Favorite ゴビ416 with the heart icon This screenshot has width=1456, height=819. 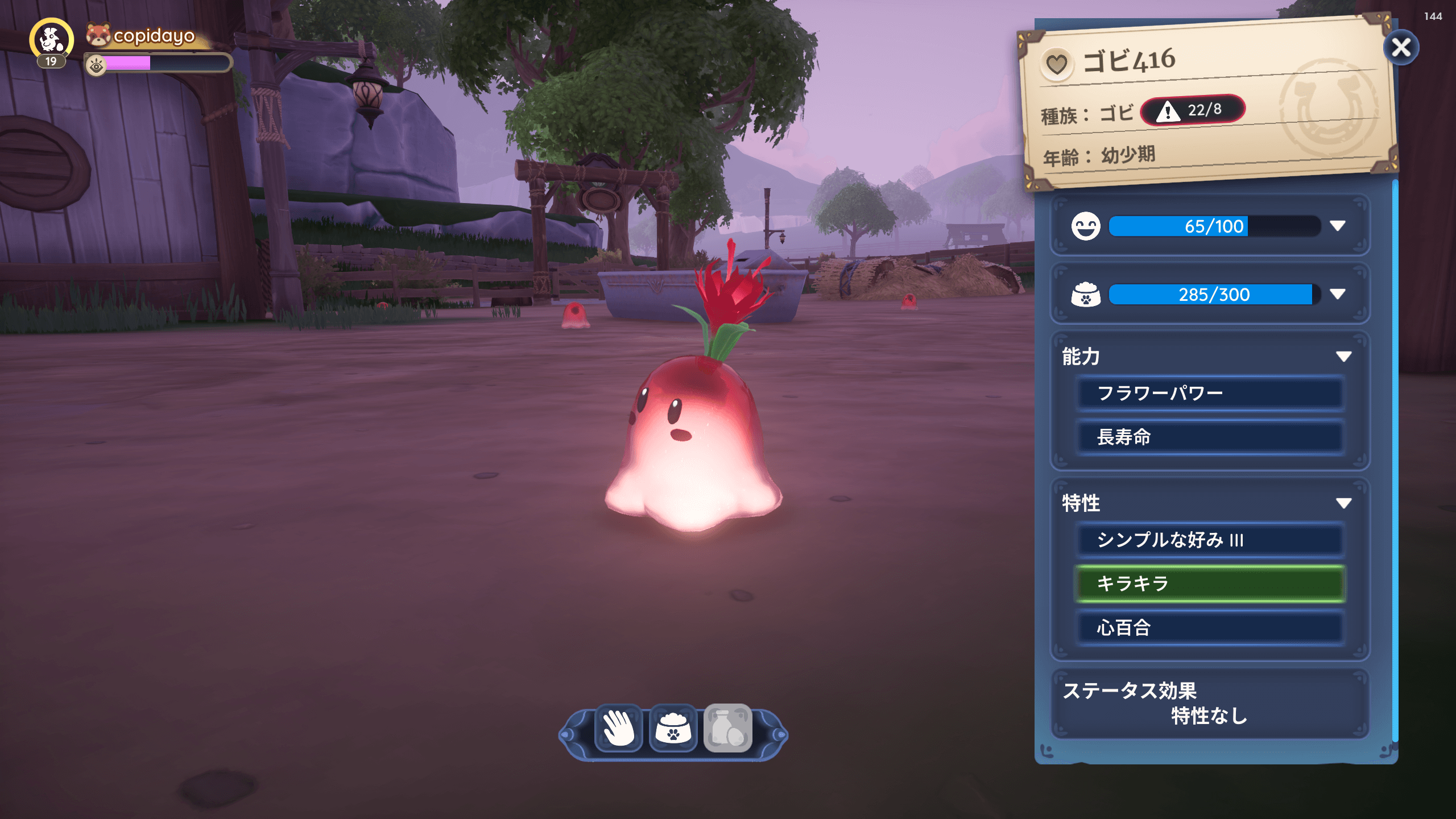pos(1057,64)
